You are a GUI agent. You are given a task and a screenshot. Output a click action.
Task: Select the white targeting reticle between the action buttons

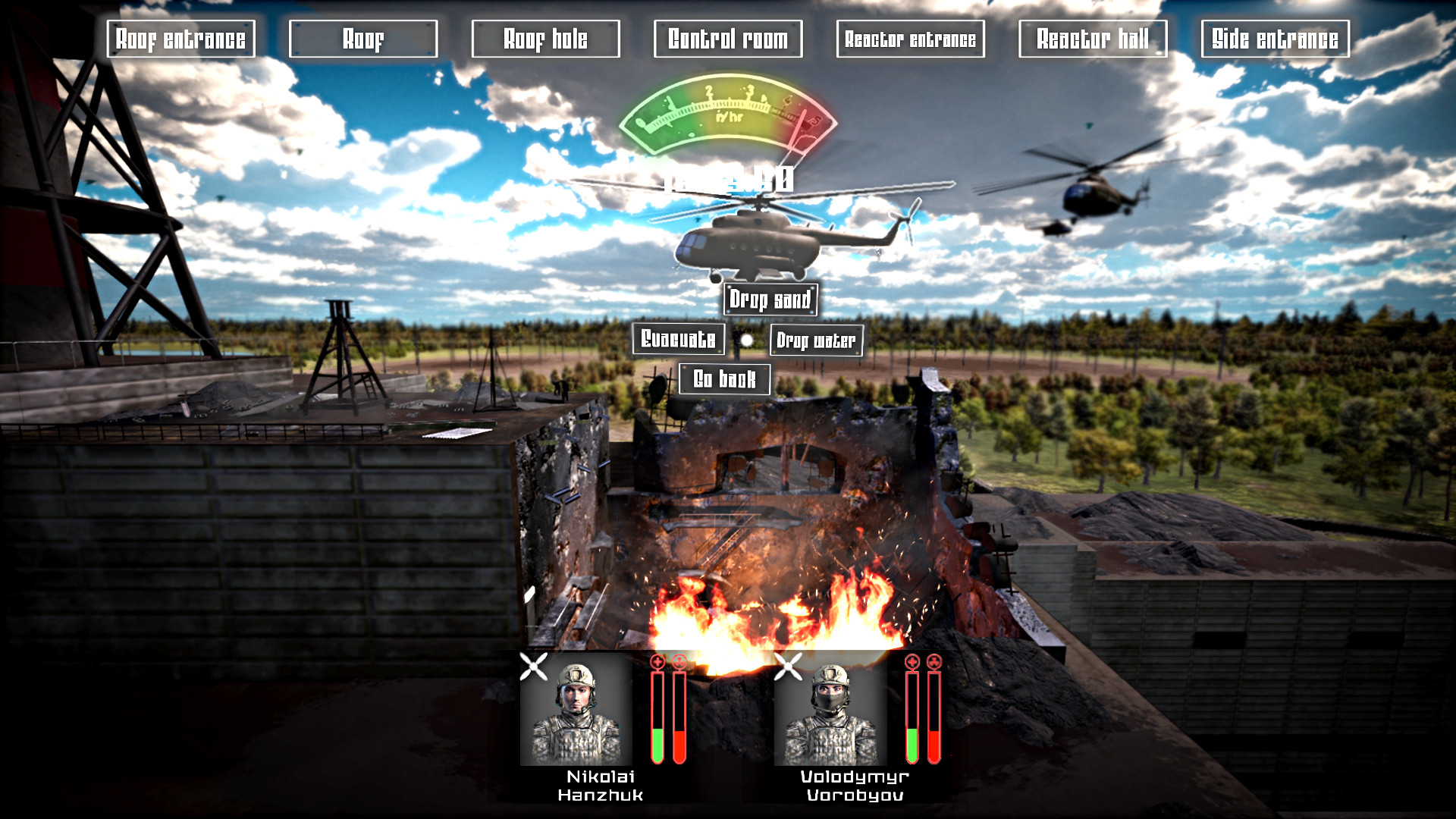click(x=745, y=341)
